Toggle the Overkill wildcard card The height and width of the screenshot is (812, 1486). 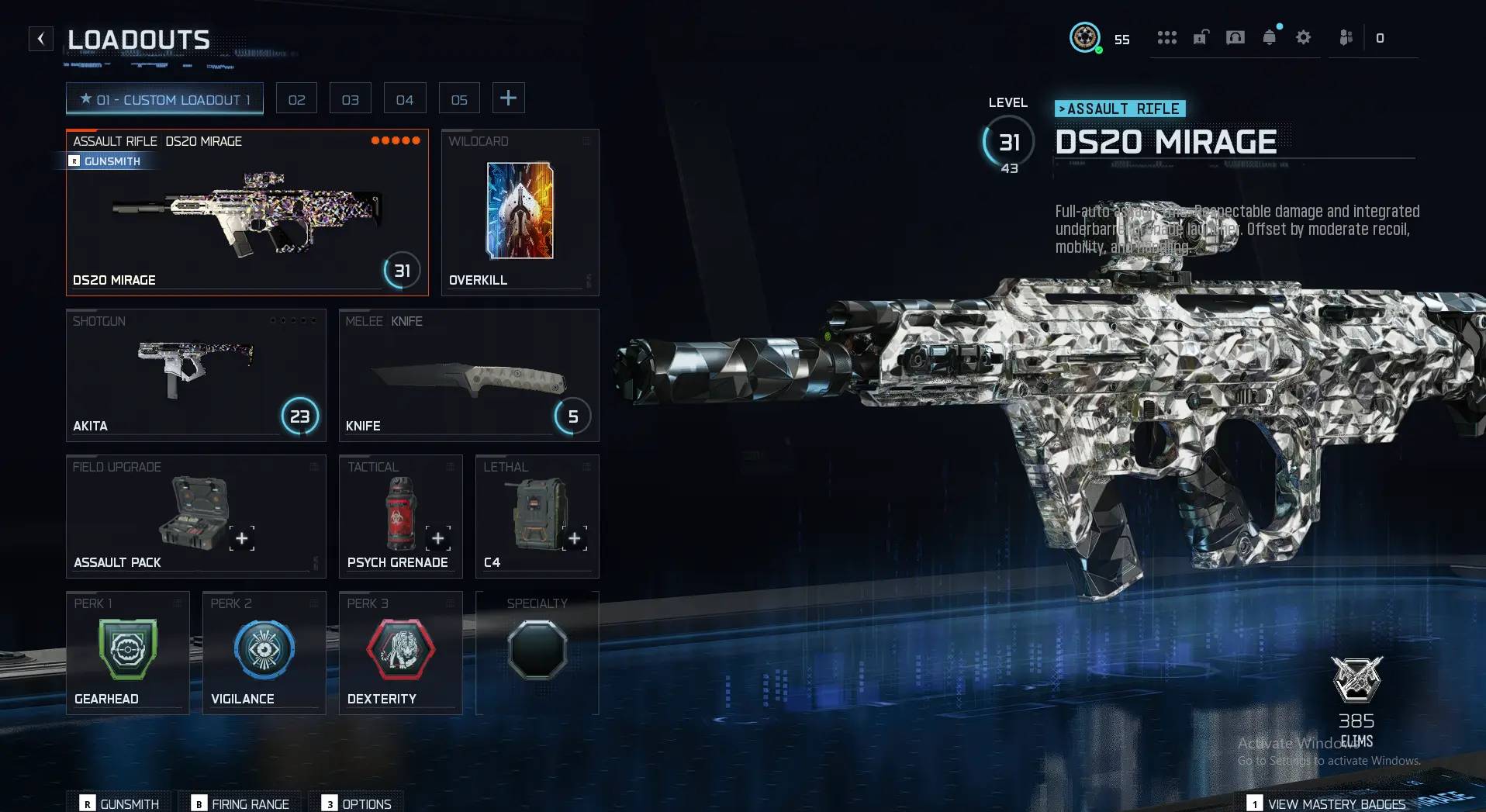click(x=519, y=209)
